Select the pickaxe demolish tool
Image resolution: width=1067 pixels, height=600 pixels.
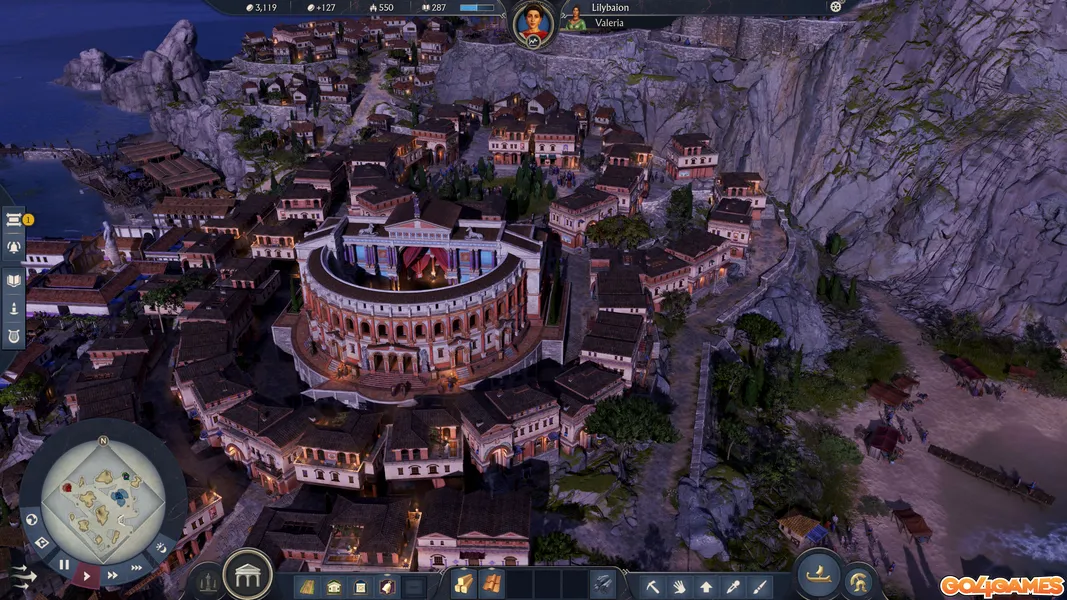pos(653,586)
